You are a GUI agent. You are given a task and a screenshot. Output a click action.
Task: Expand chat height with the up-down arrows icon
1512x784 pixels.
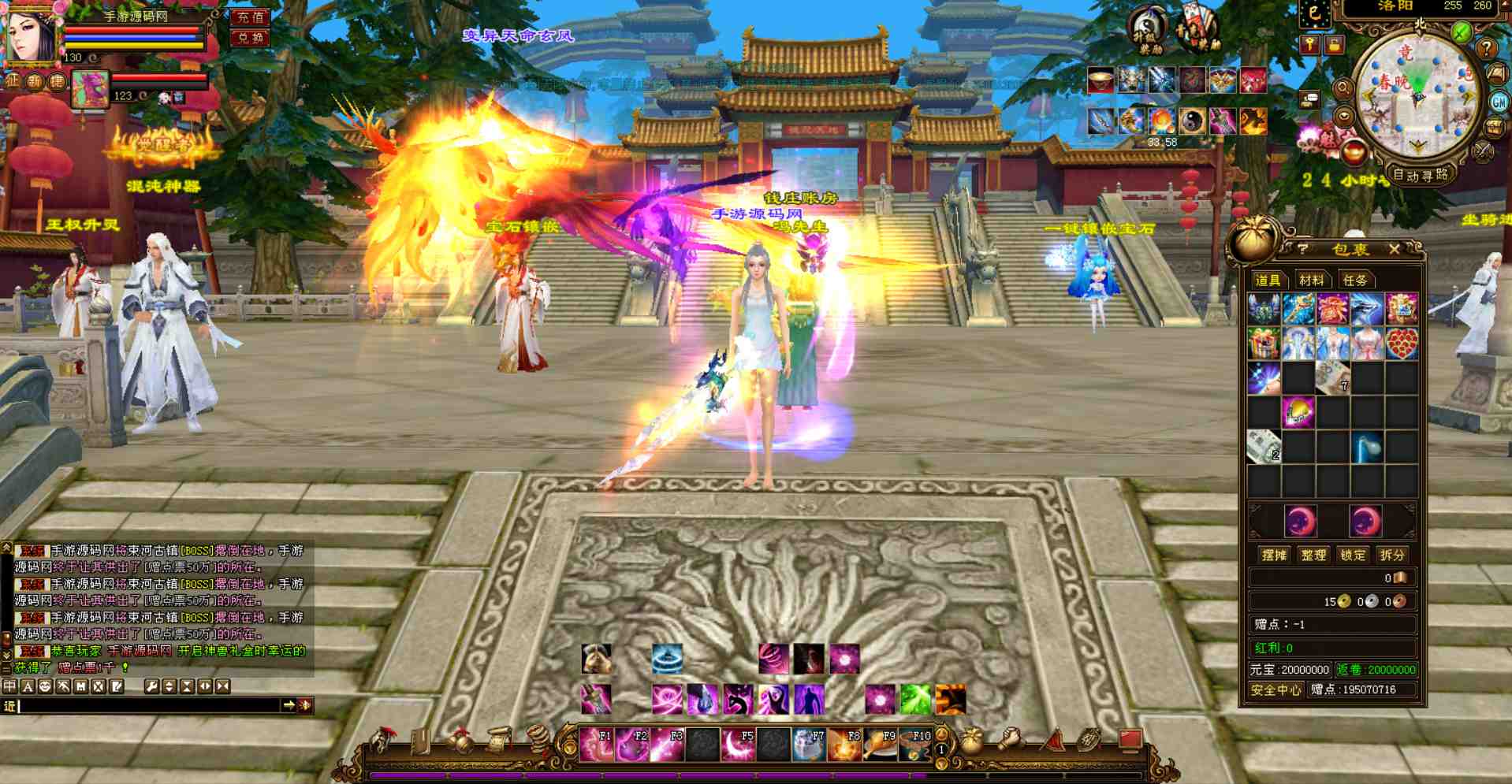click(170, 686)
